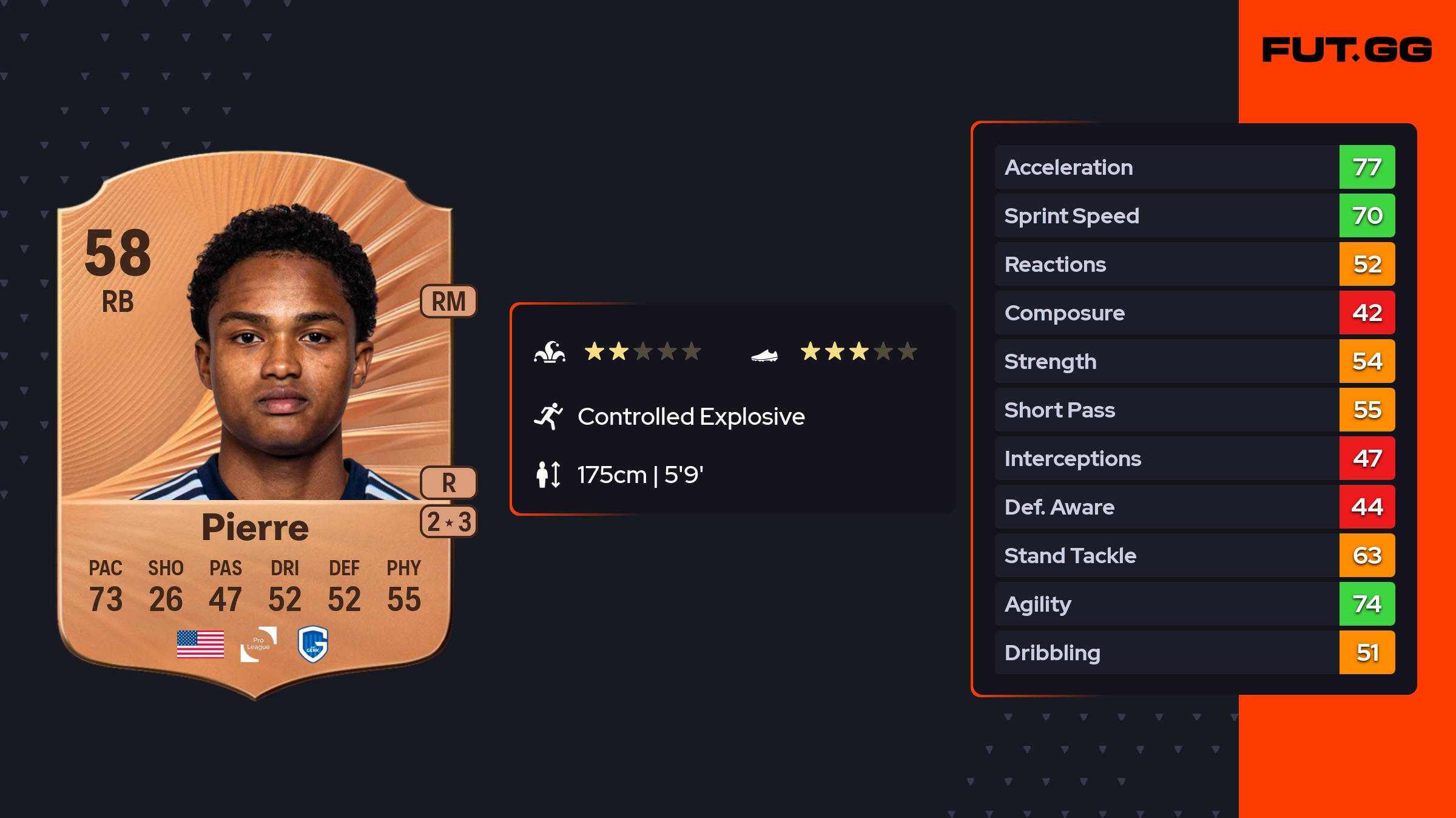Click the United States flag icon
The width and height of the screenshot is (1456, 818).
pos(200,644)
